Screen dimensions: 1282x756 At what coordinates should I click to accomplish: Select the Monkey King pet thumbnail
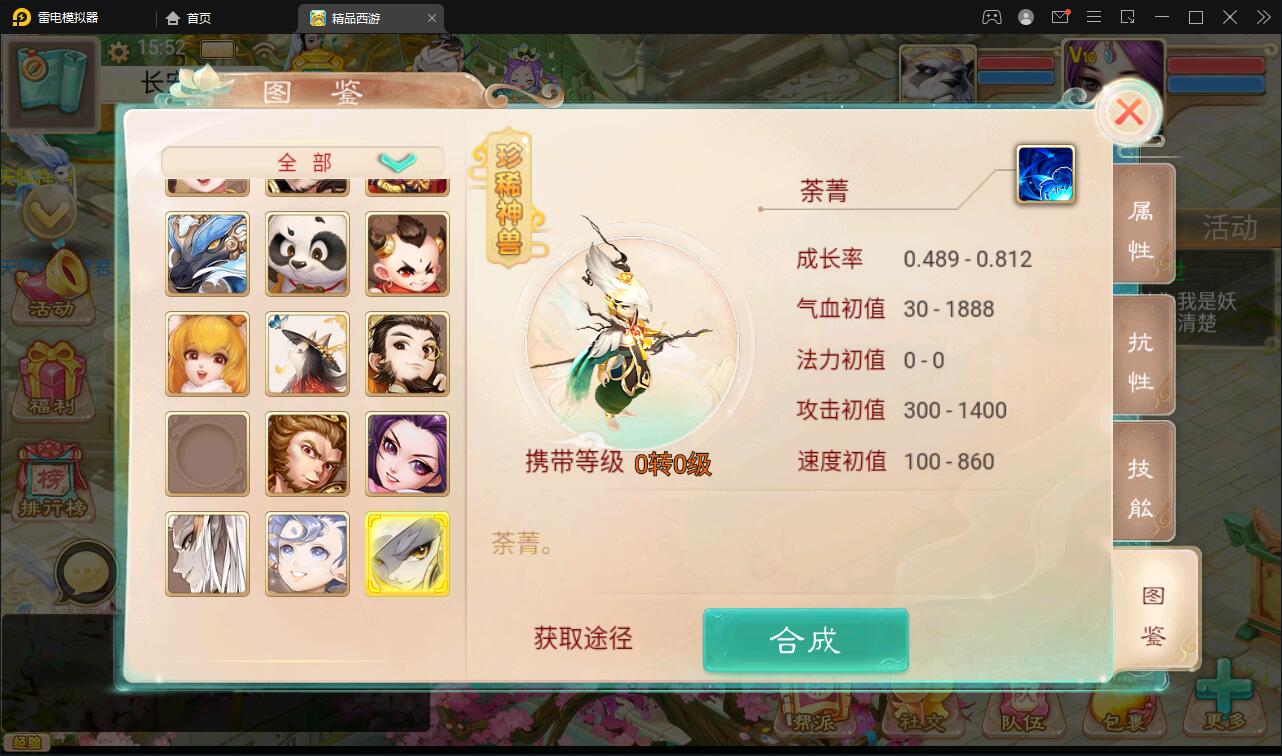pos(307,454)
